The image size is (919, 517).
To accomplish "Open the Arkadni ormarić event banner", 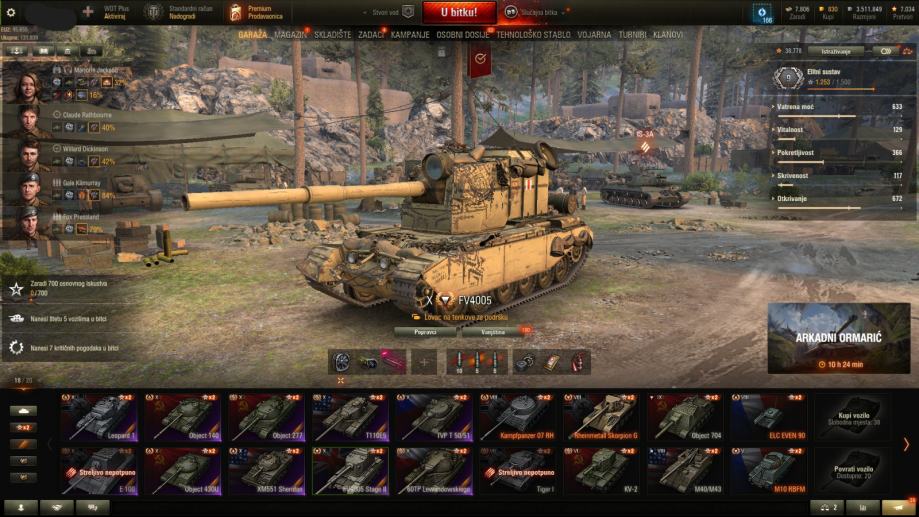I will [839, 339].
